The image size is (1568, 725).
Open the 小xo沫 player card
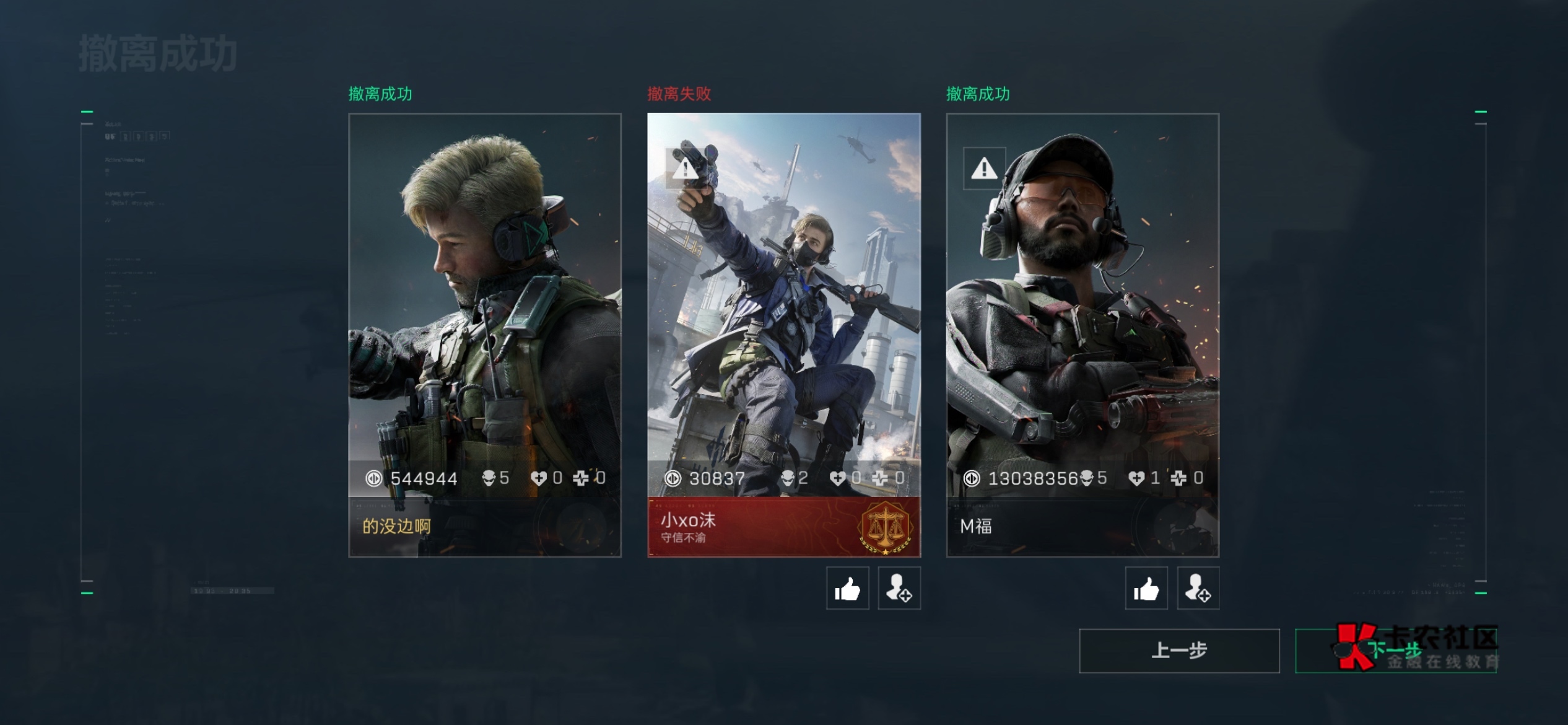coord(784,335)
